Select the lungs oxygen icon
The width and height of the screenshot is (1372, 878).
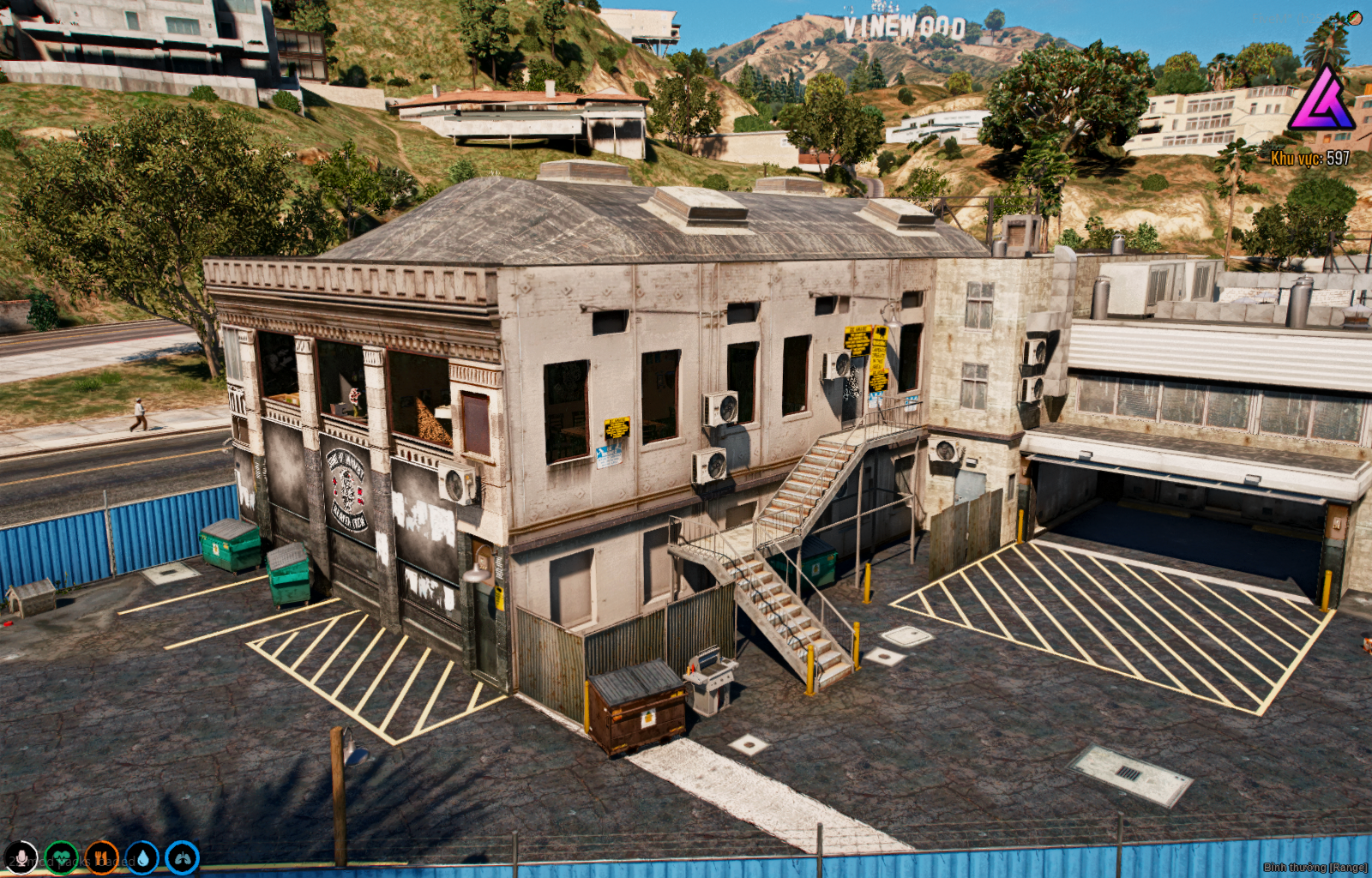tap(182, 857)
